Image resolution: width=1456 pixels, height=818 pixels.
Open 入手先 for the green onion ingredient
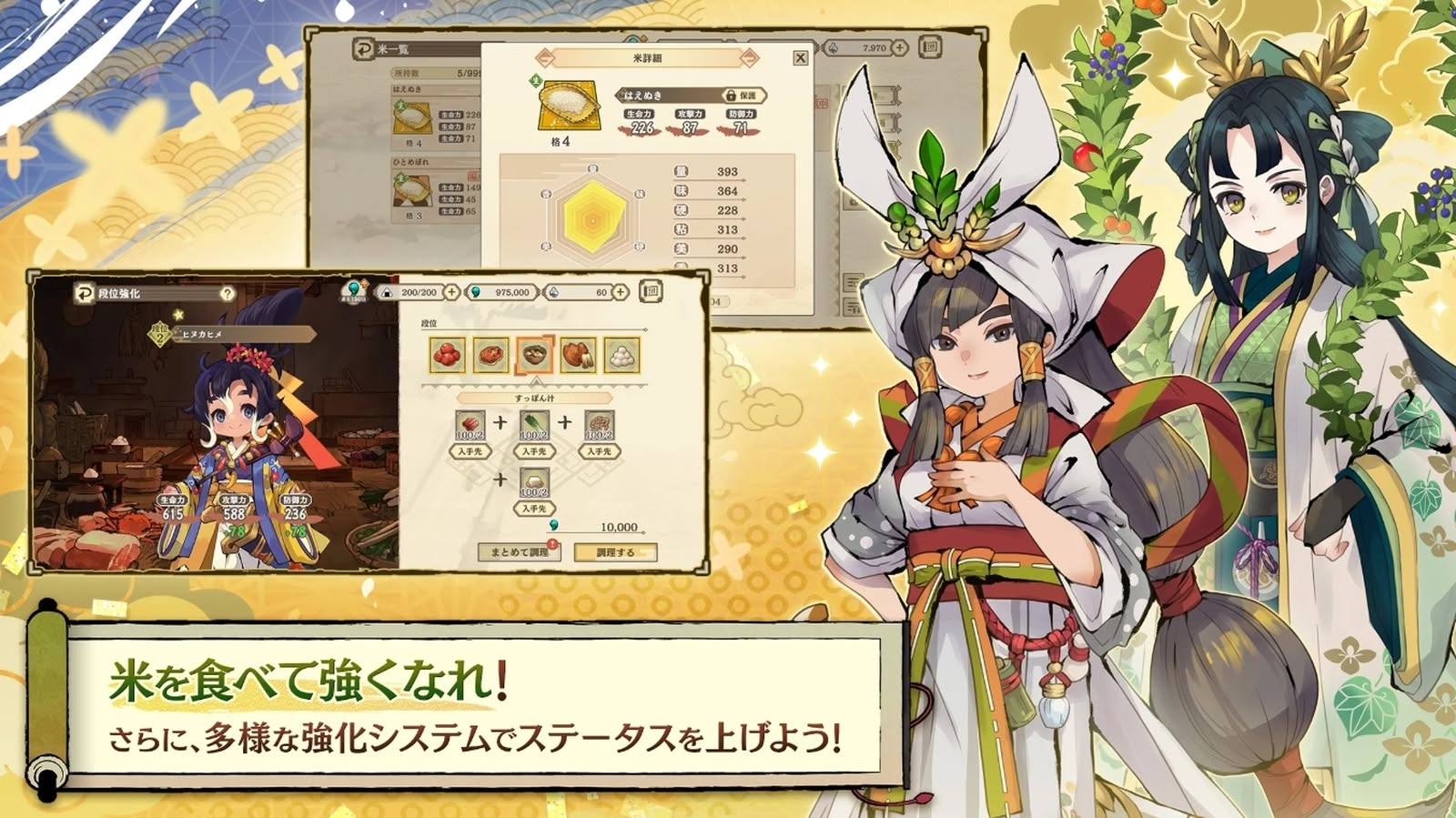pyautogui.click(x=534, y=451)
